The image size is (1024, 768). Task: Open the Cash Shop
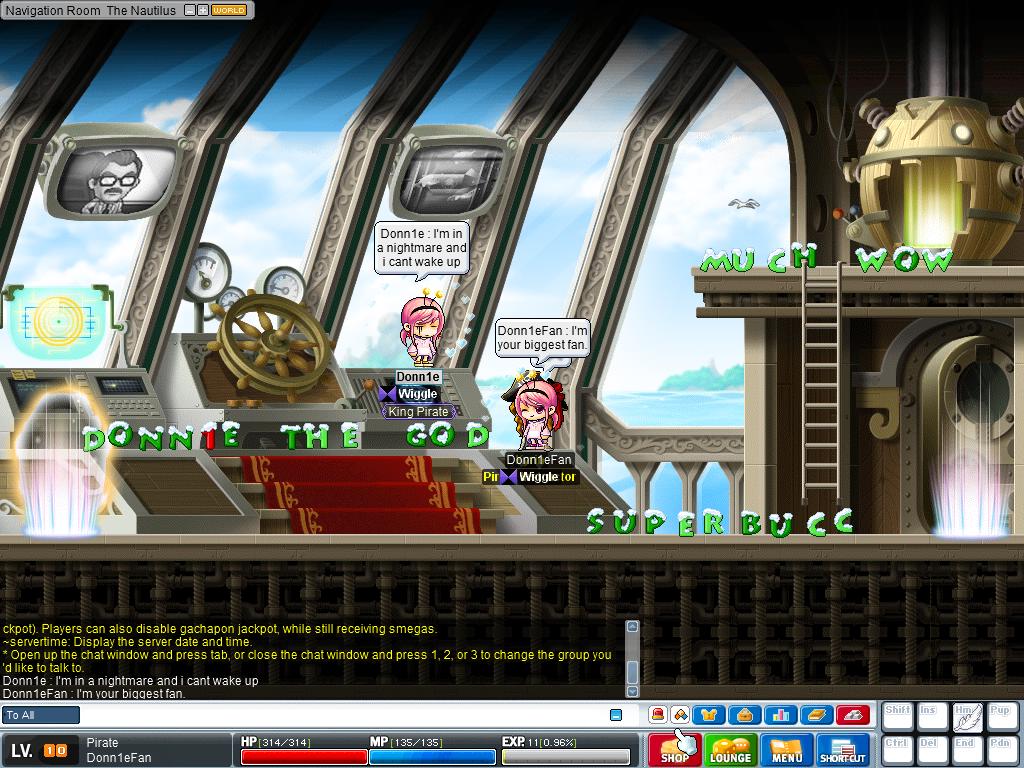674,750
